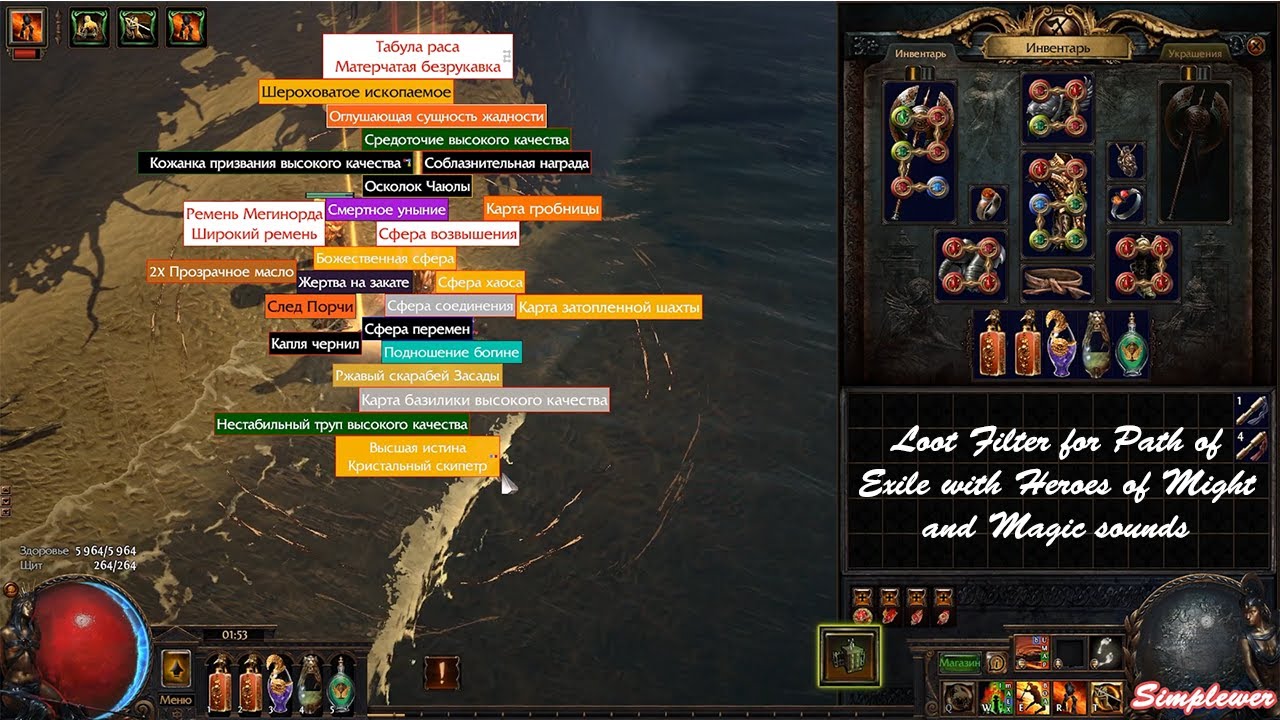The image size is (1280, 720).
Task: Select the equipped amulet slot
Action: pyautogui.click(x=1127, y=160)
